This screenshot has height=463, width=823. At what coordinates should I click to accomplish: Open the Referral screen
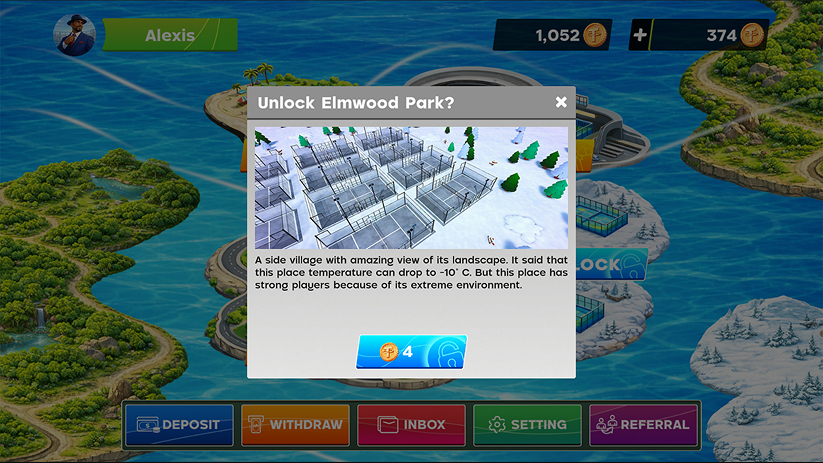tap(643, 425)
